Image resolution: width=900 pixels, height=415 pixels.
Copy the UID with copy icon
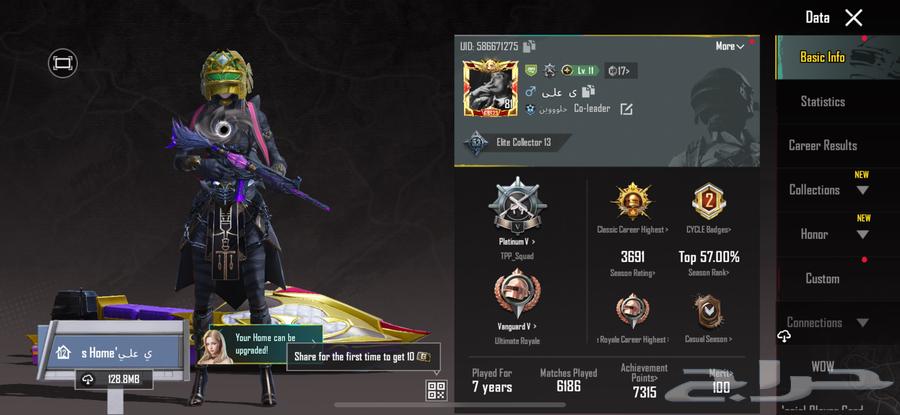pyautogui.click(x=530, y=46)
